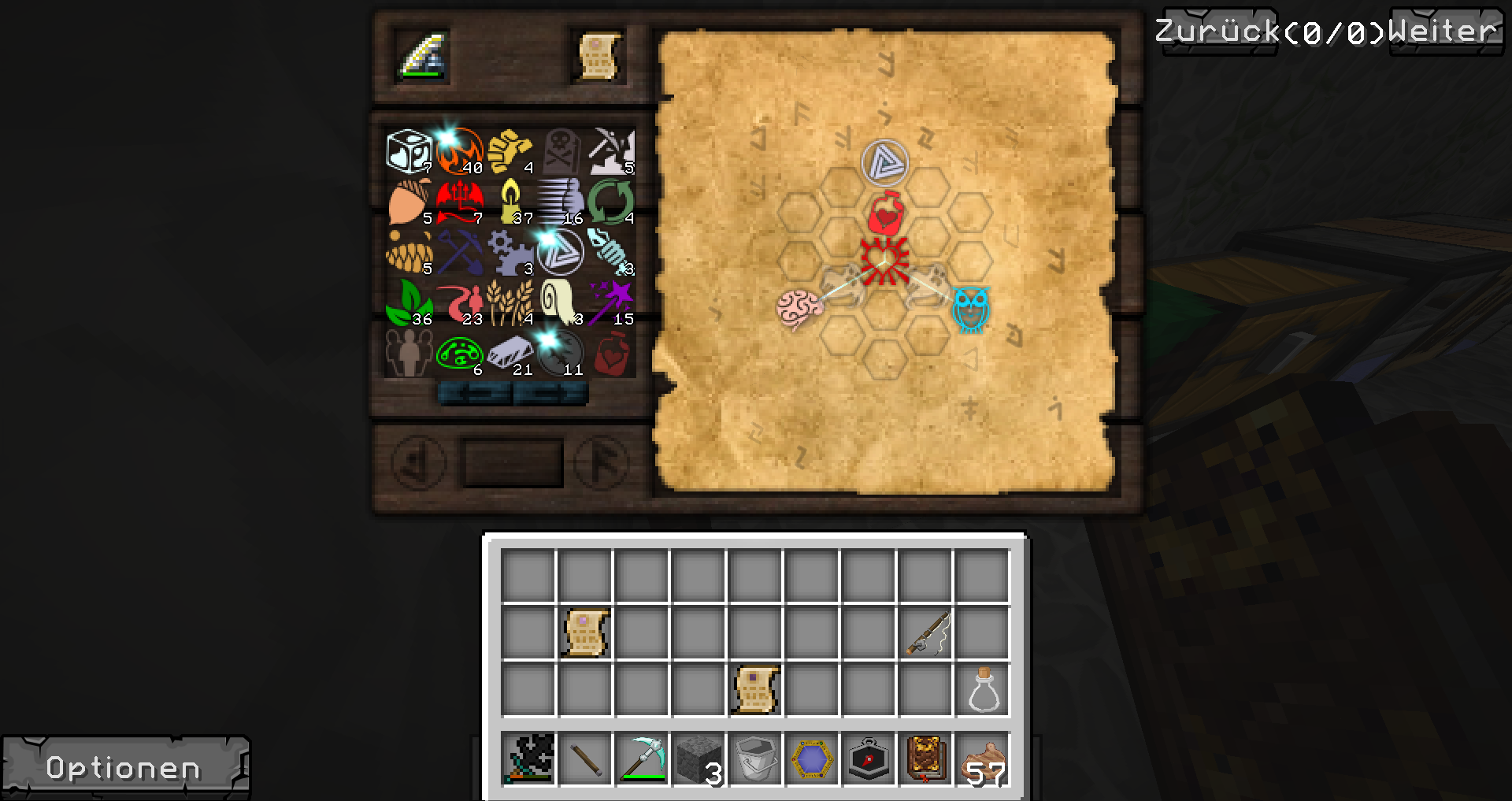Select the fishing rod in inventory
The height and width of the screenshot is (801, 1512).
925,632
